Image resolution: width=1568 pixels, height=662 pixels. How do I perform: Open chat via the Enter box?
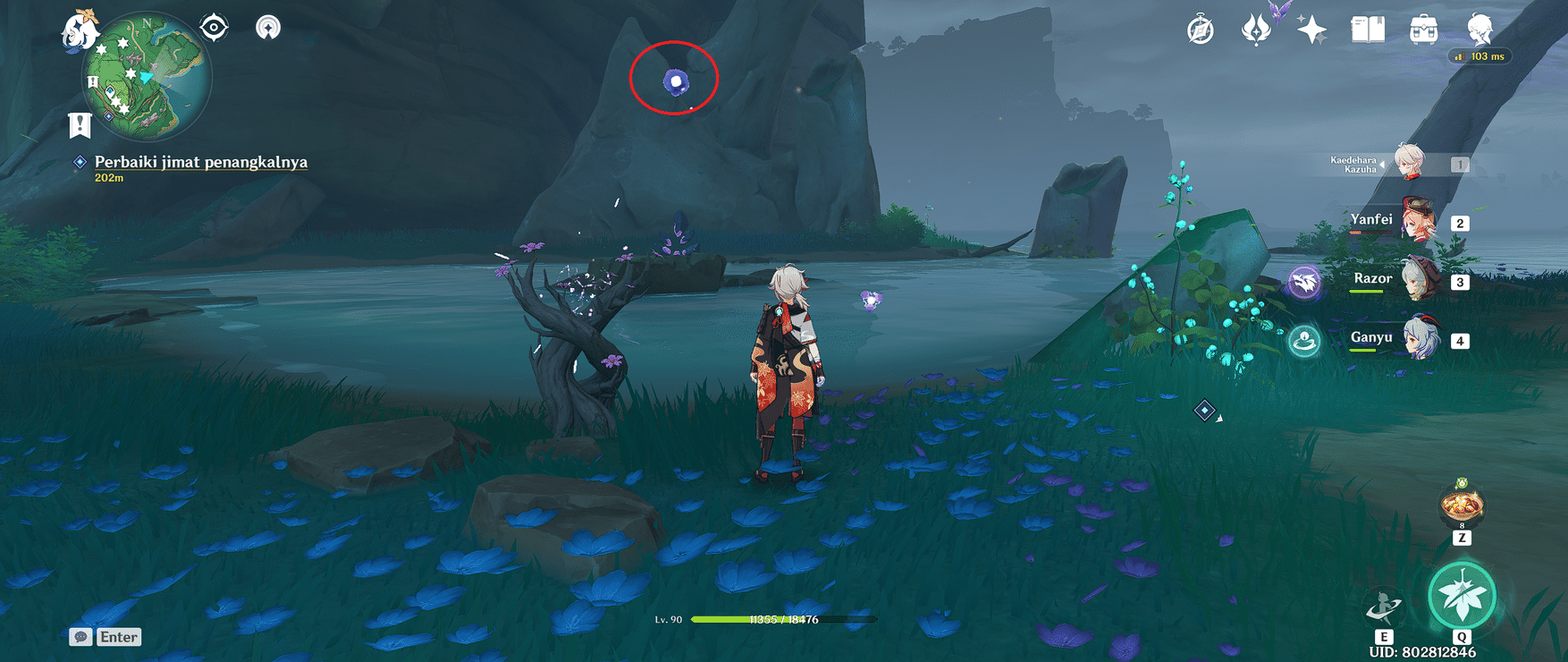pyautogui.click(x=107, y=637)
